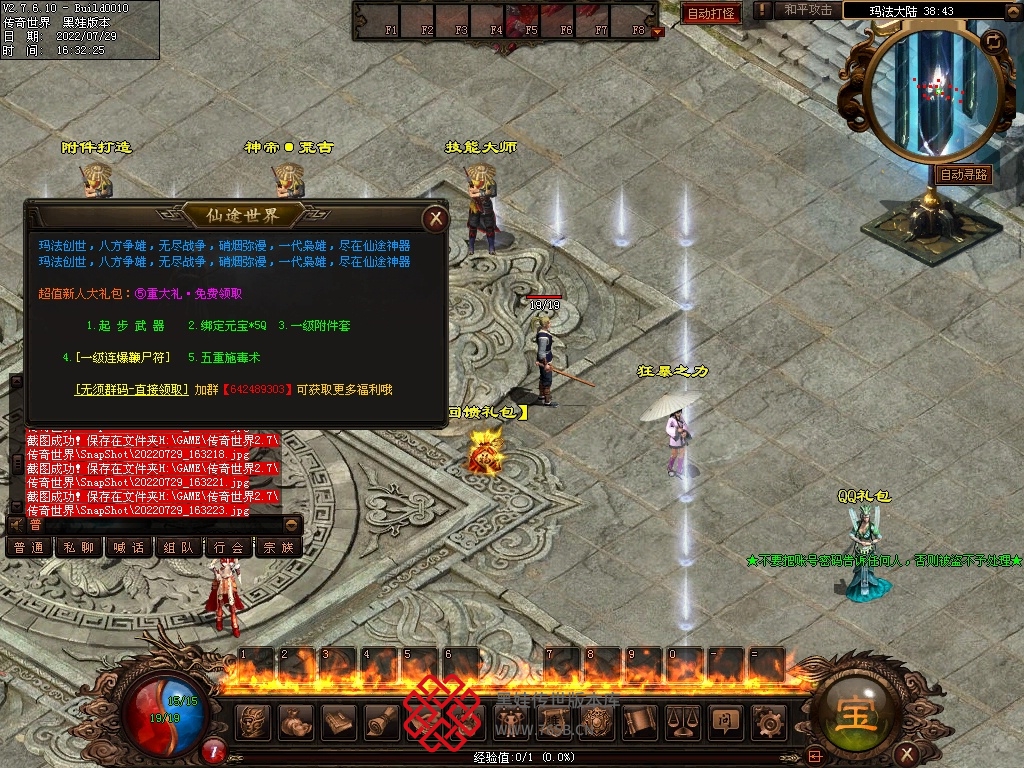Toggle the 自动打怪 auto-fight button
The height and width of the screenshot is (768, 1024).
point(712,13)
